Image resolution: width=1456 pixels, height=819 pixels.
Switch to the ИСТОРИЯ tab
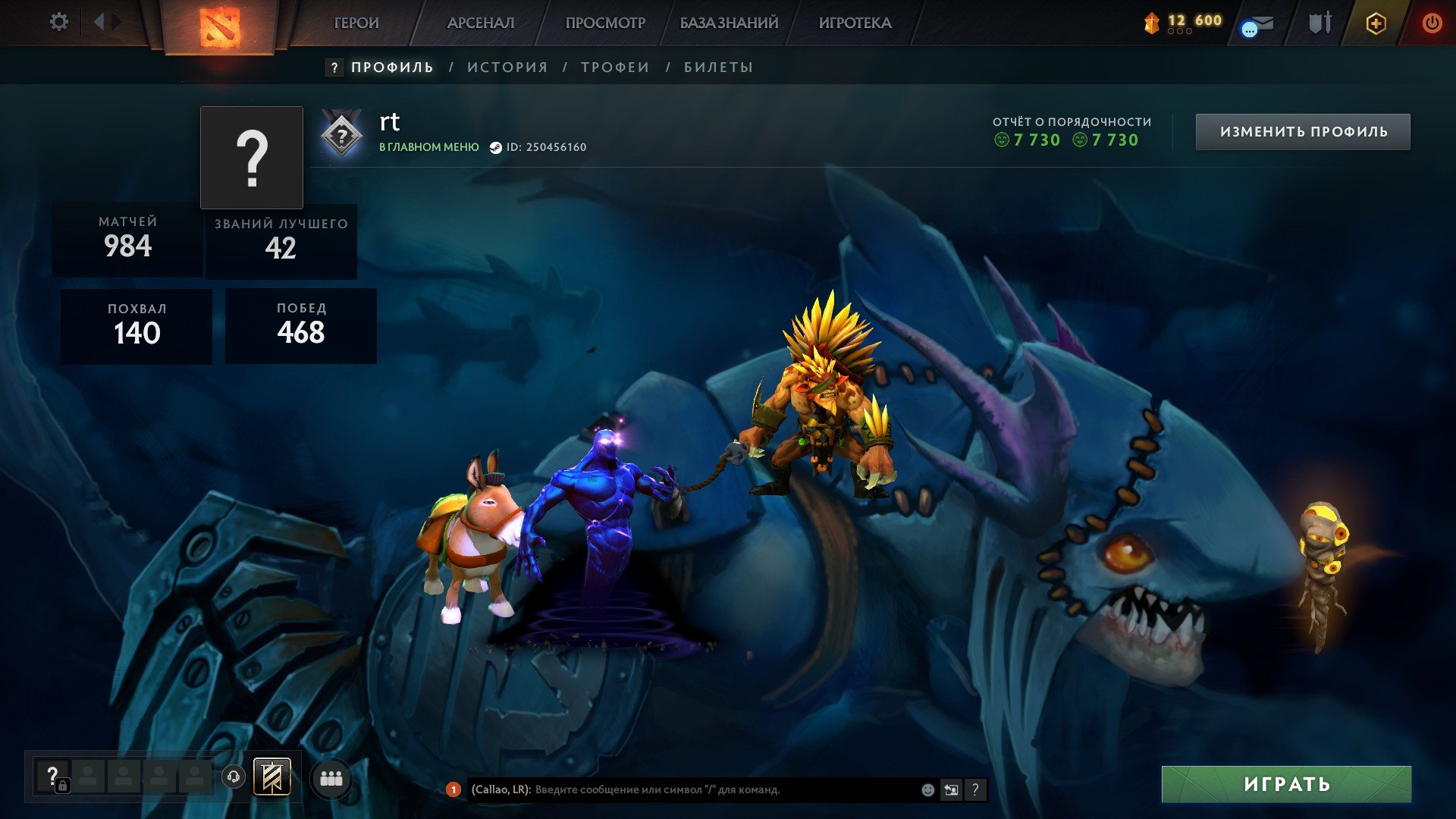pos(506,67)
